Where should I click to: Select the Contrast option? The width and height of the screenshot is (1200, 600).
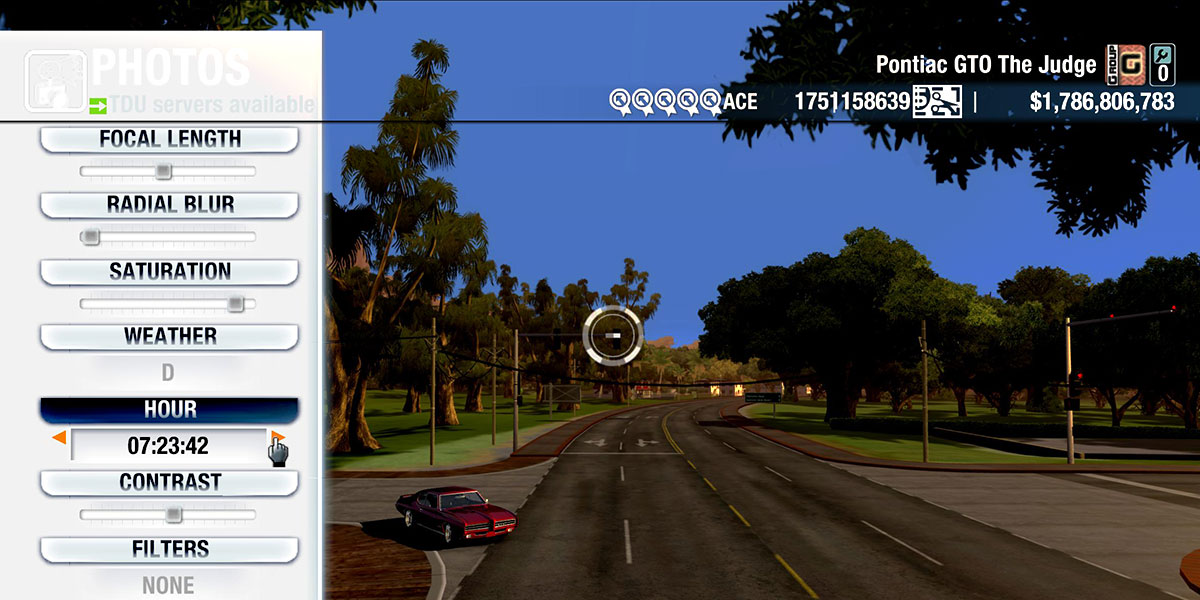click(x=169, y=482)
